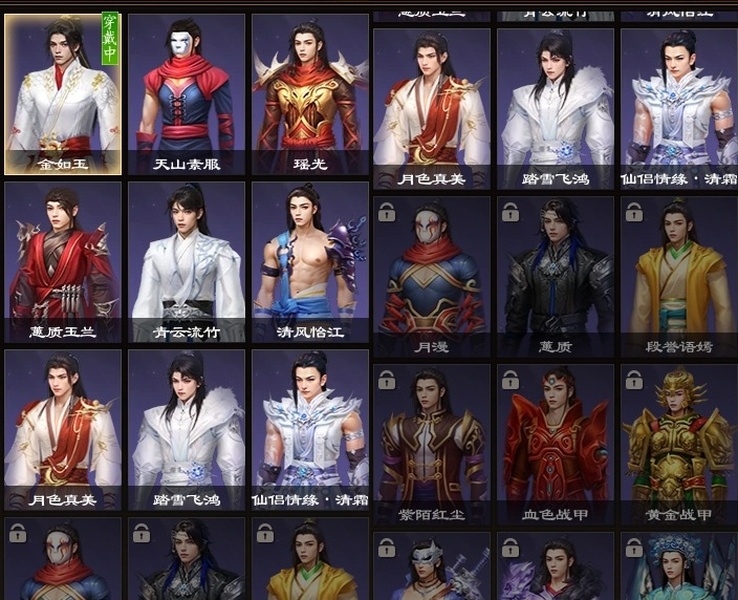Open the locked 段誉语嫣 yellow robe costume
Image resolution: width=738 pixels, height=600 pixels.
coord(679,276)
